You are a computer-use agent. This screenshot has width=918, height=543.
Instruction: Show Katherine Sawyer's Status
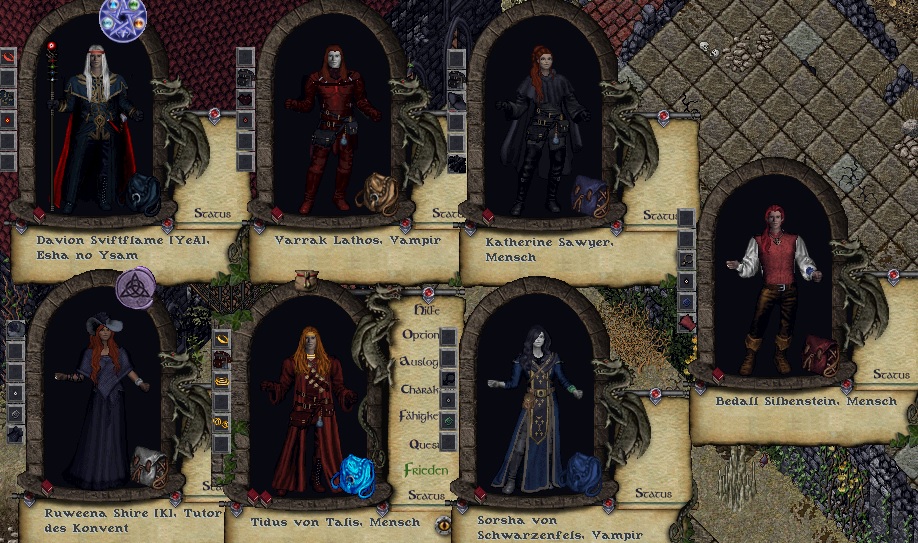coord(660,215)
